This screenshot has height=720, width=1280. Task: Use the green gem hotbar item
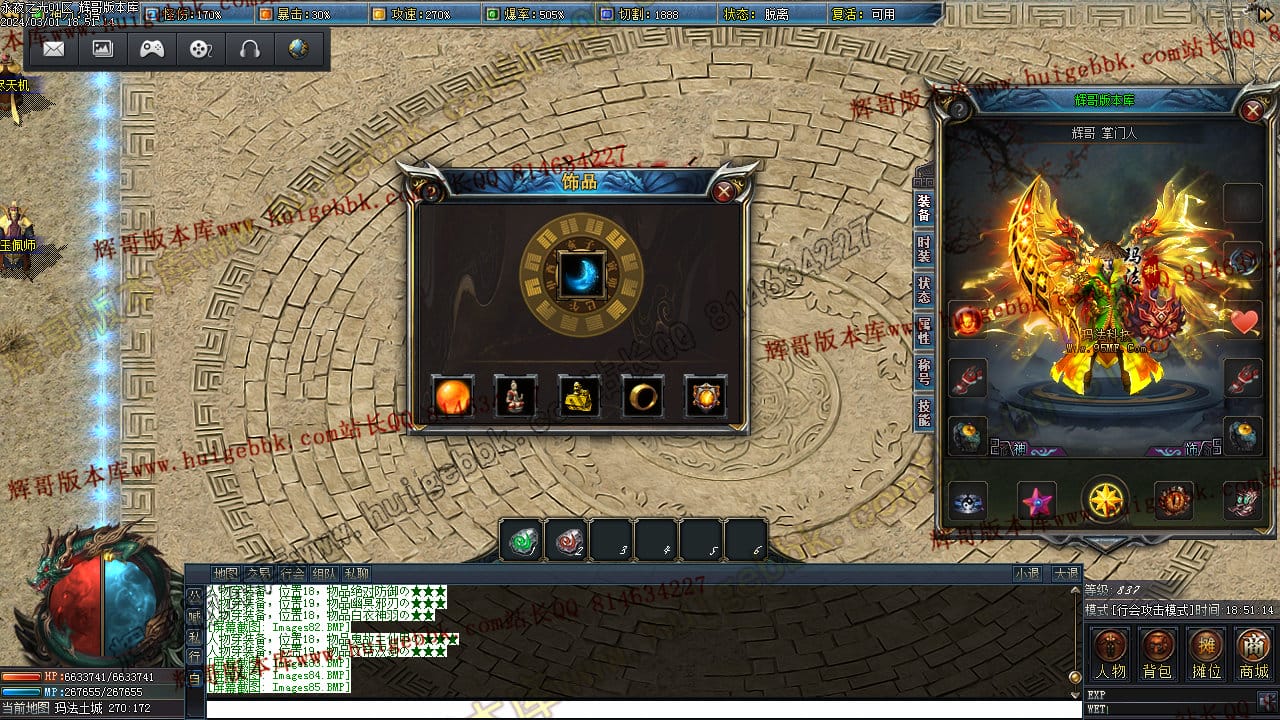click(522, 541)
